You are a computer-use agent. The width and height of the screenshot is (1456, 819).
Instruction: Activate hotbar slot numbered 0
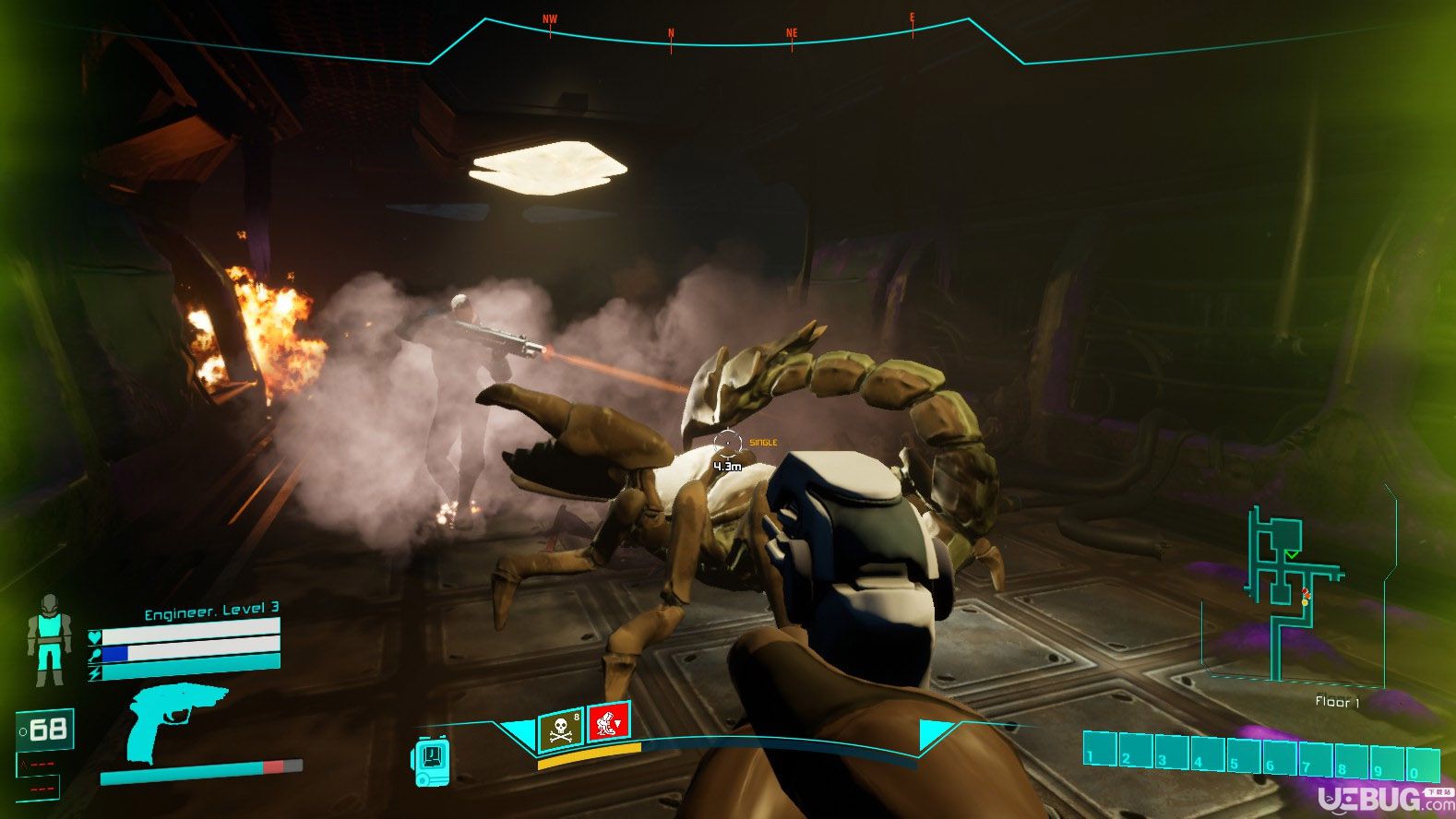pyautogui.click(x=1423, y=766)
